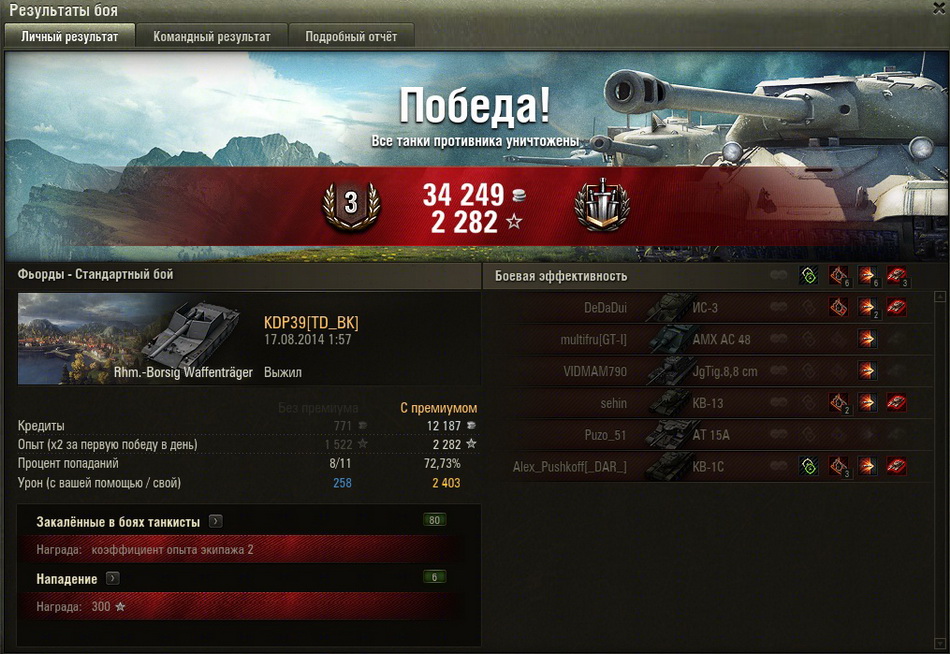Screen dimensions: 950x654
Task: Expand the Нападение mission details
Action: (x=113, y=578)
